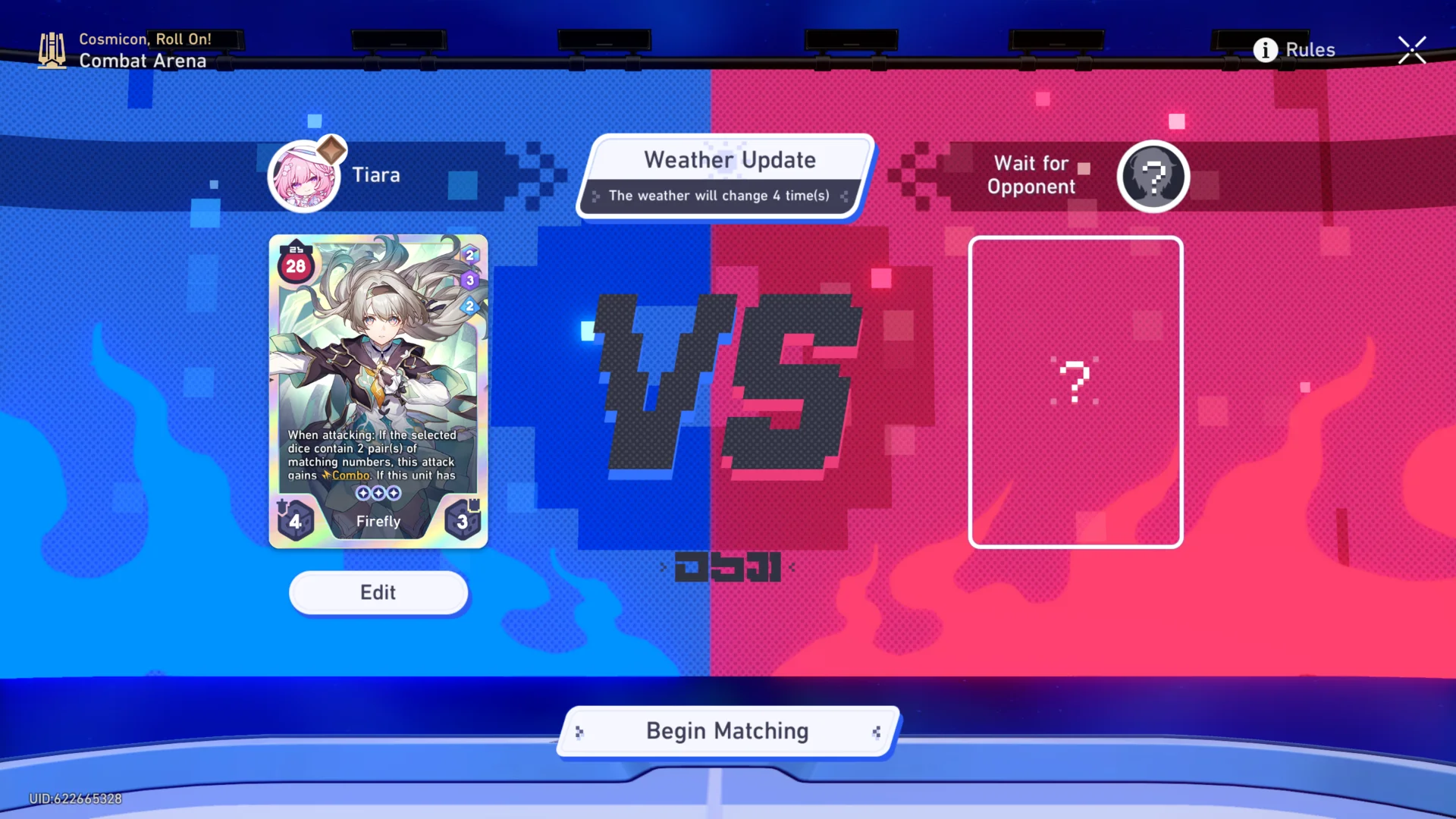
Task: Click the purple hexagon cost badge showing 3
Action: coord(469,281)
